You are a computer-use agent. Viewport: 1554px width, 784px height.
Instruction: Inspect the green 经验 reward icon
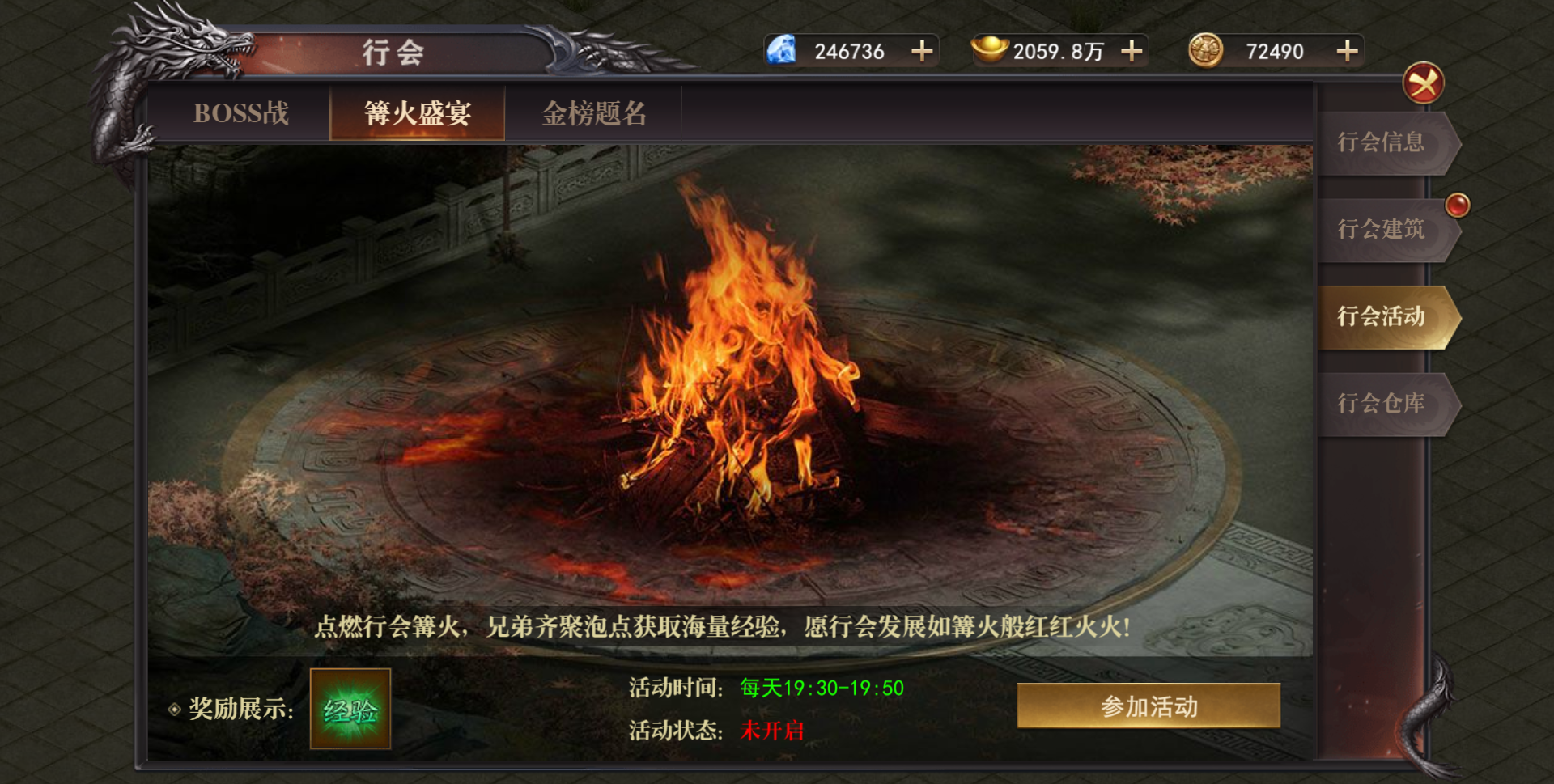350,710
